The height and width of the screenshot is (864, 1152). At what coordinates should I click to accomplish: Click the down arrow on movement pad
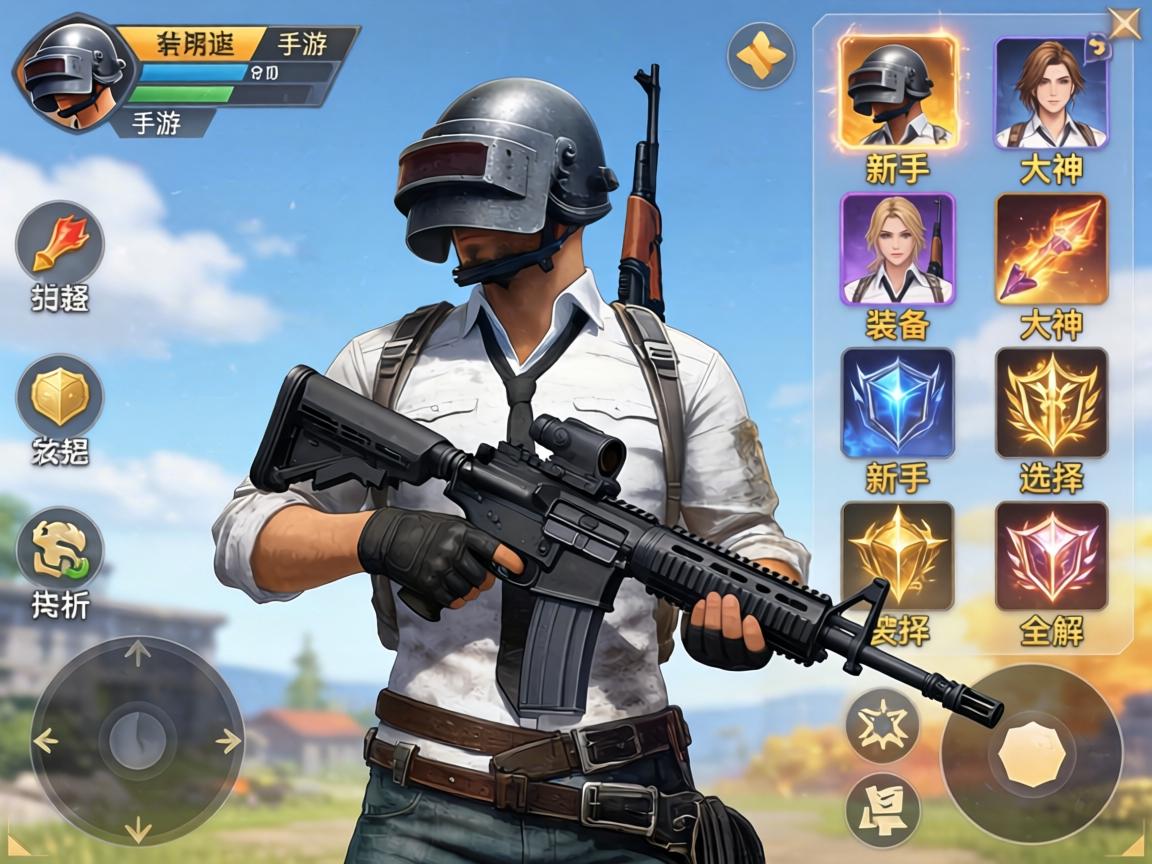point(137,829)
